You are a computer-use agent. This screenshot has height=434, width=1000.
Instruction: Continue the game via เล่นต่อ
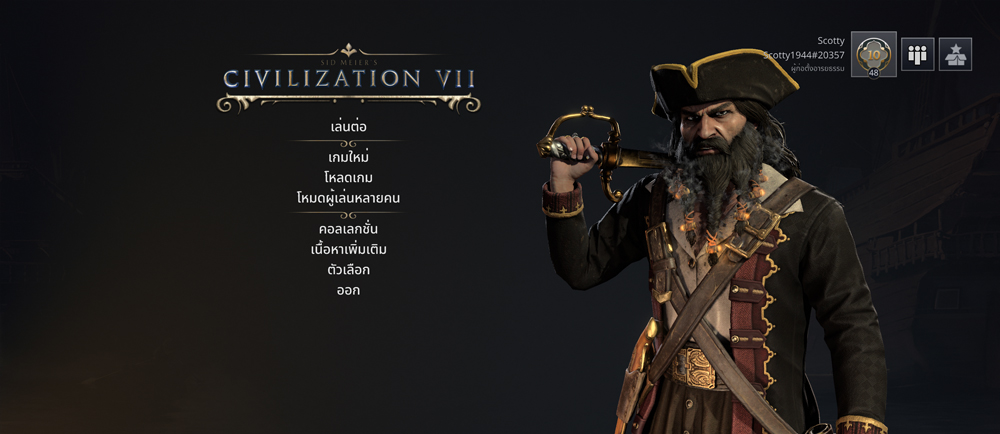348,128
